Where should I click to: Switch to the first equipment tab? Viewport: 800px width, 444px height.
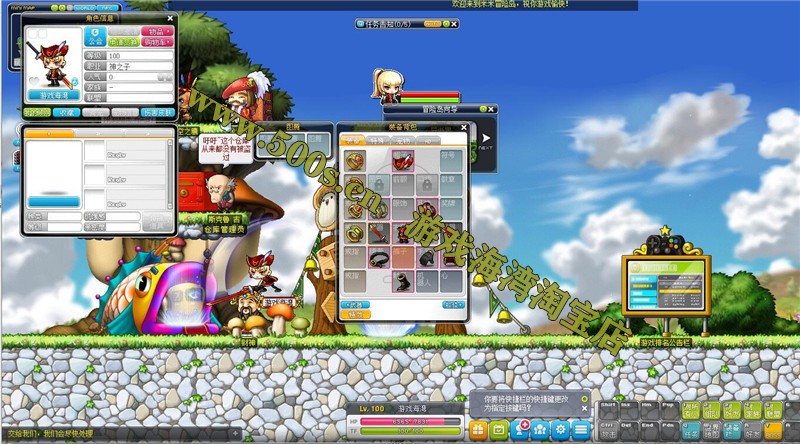tap(352, 141)
